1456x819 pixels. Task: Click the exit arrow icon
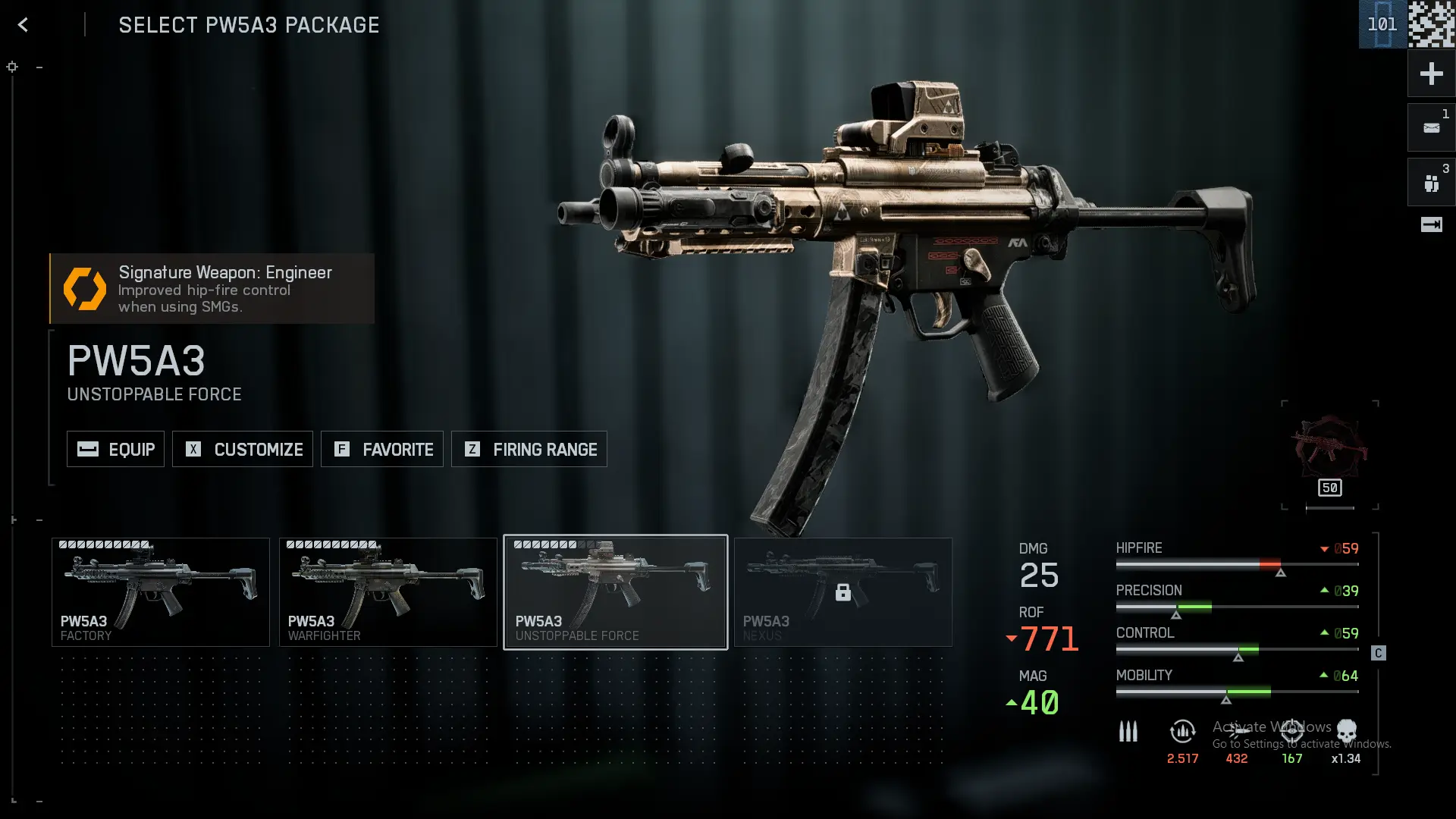point(1431,224)
